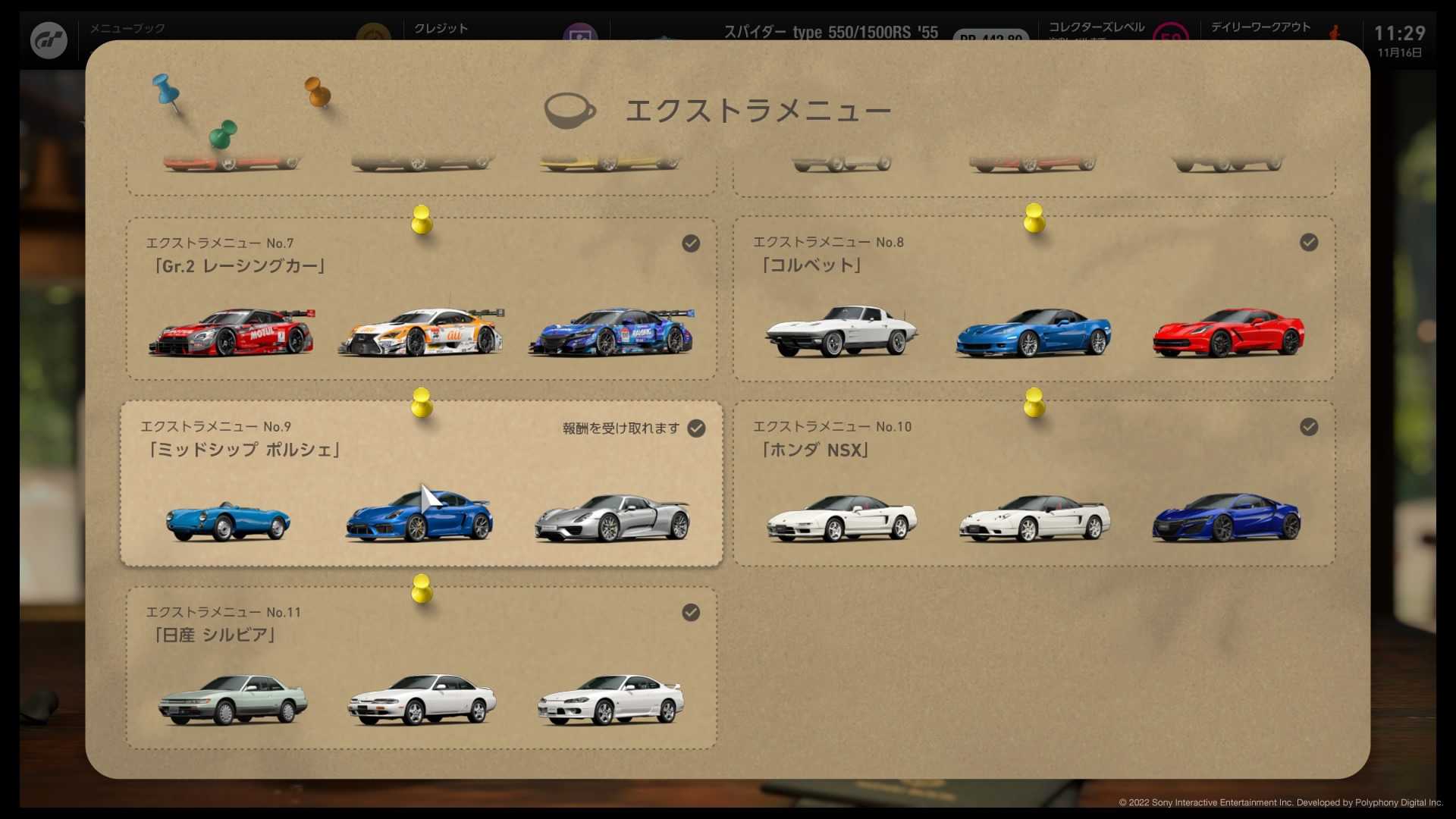Select the blue Corvette thumbnail in Extra Menu No.8

click(1034, 334)
